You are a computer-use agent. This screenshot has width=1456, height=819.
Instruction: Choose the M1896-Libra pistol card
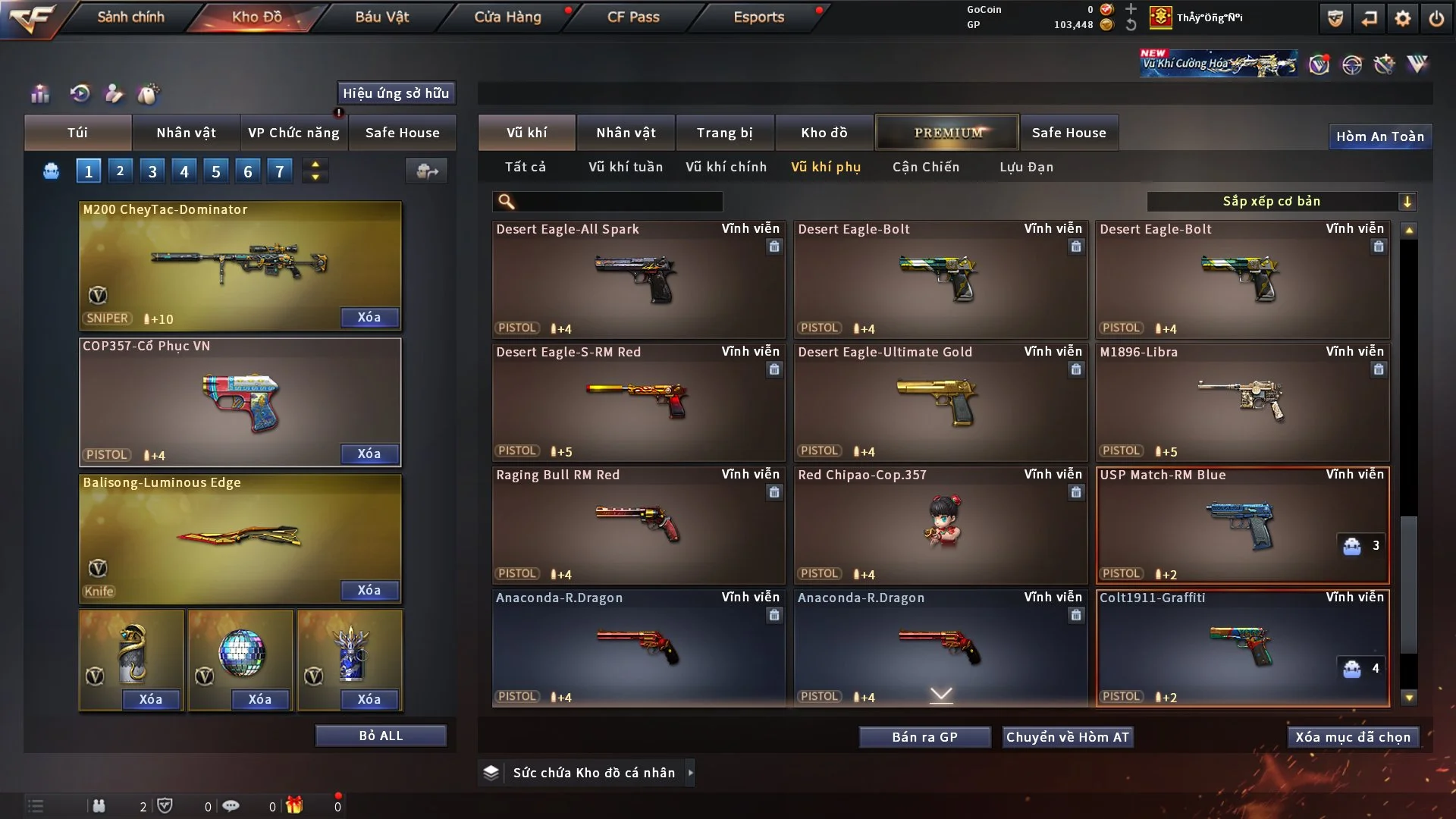tap(1242, 403)
